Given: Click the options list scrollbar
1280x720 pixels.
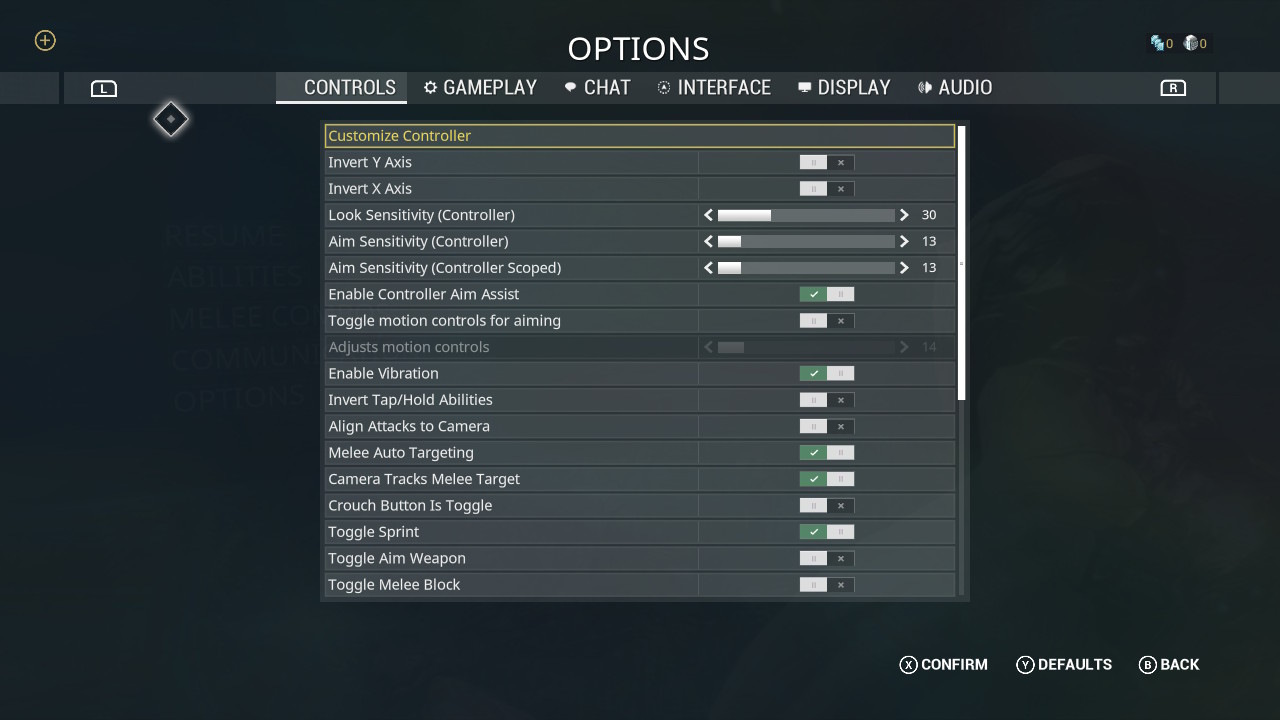Looking at the screenshot, I should pyautogui.click(x=962, y=264).
